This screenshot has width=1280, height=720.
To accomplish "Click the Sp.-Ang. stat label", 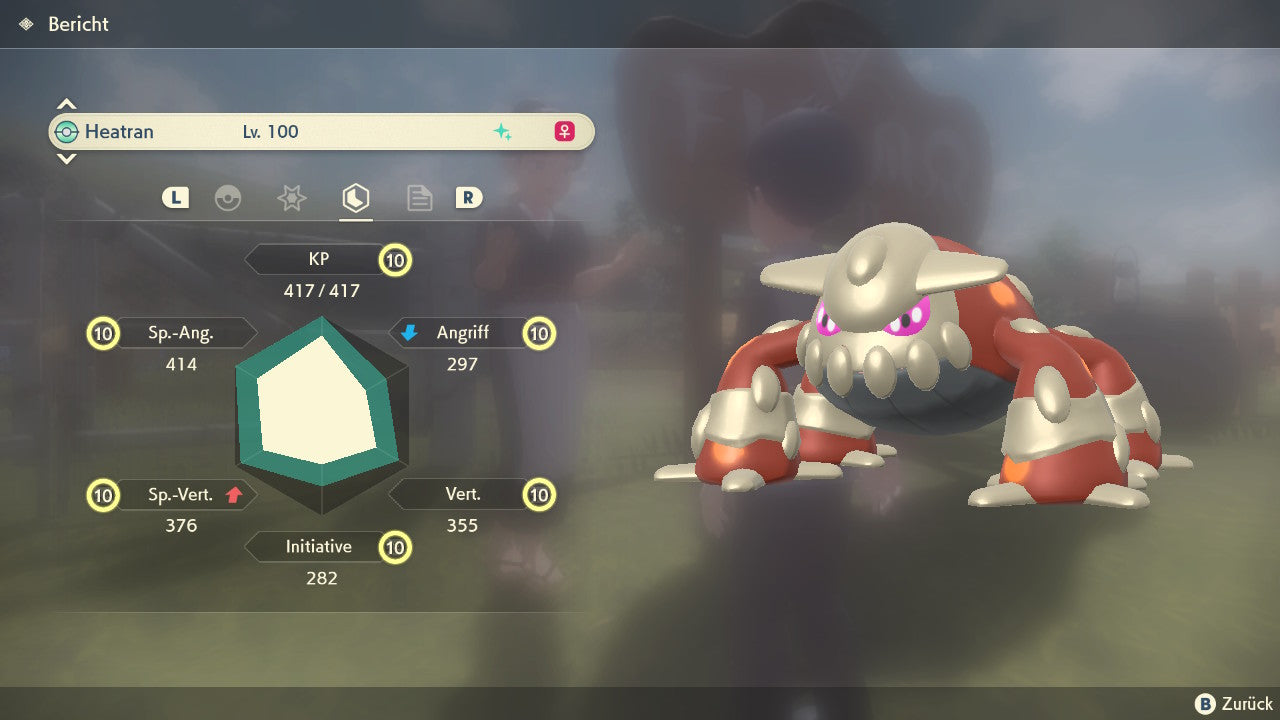I will [181, 333].
